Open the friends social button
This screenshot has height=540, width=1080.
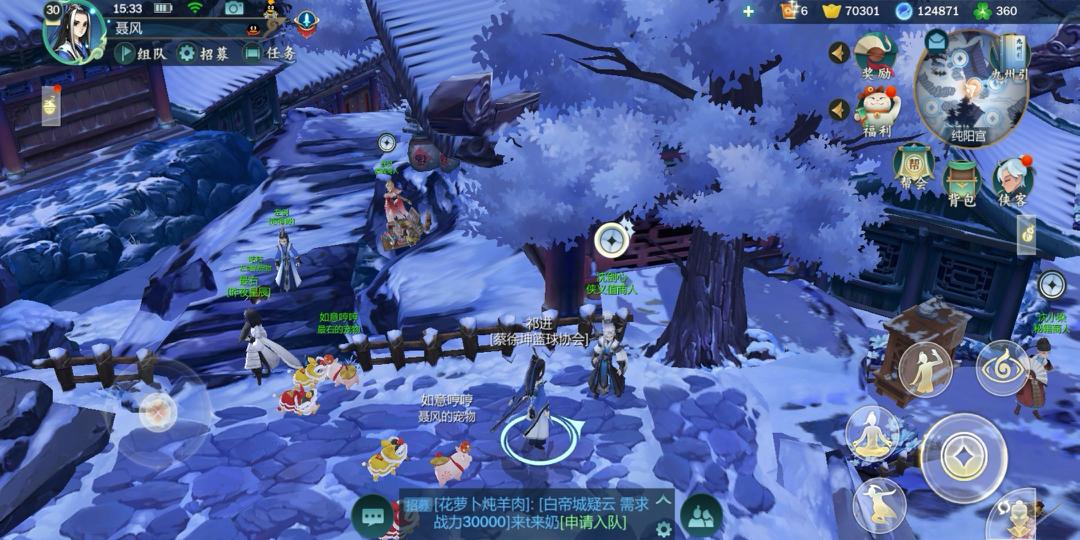701,515
